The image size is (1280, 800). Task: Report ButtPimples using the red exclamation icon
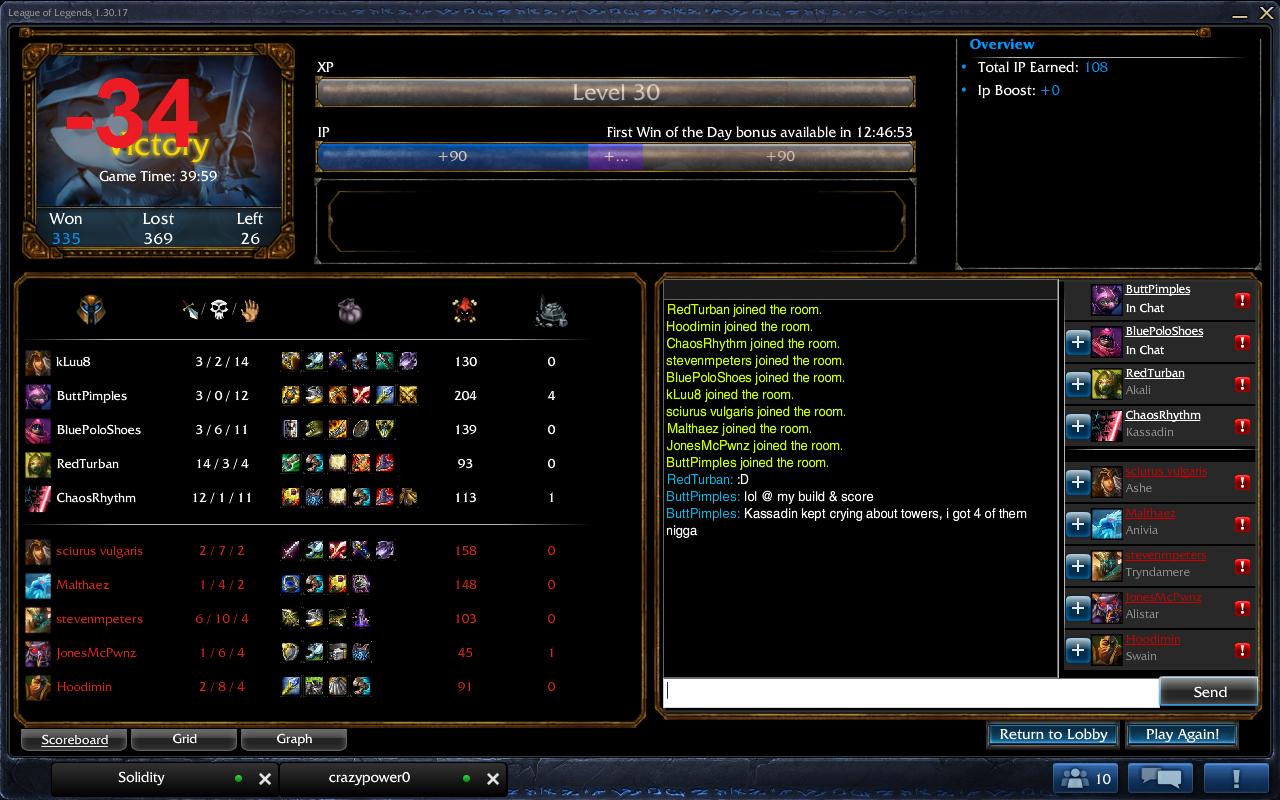[x=1242, y=300]
